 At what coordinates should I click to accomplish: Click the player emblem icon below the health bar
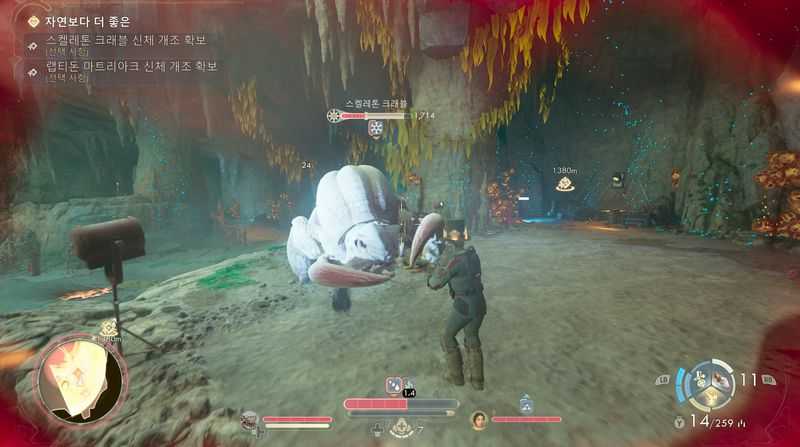click(x=401, y=429)
